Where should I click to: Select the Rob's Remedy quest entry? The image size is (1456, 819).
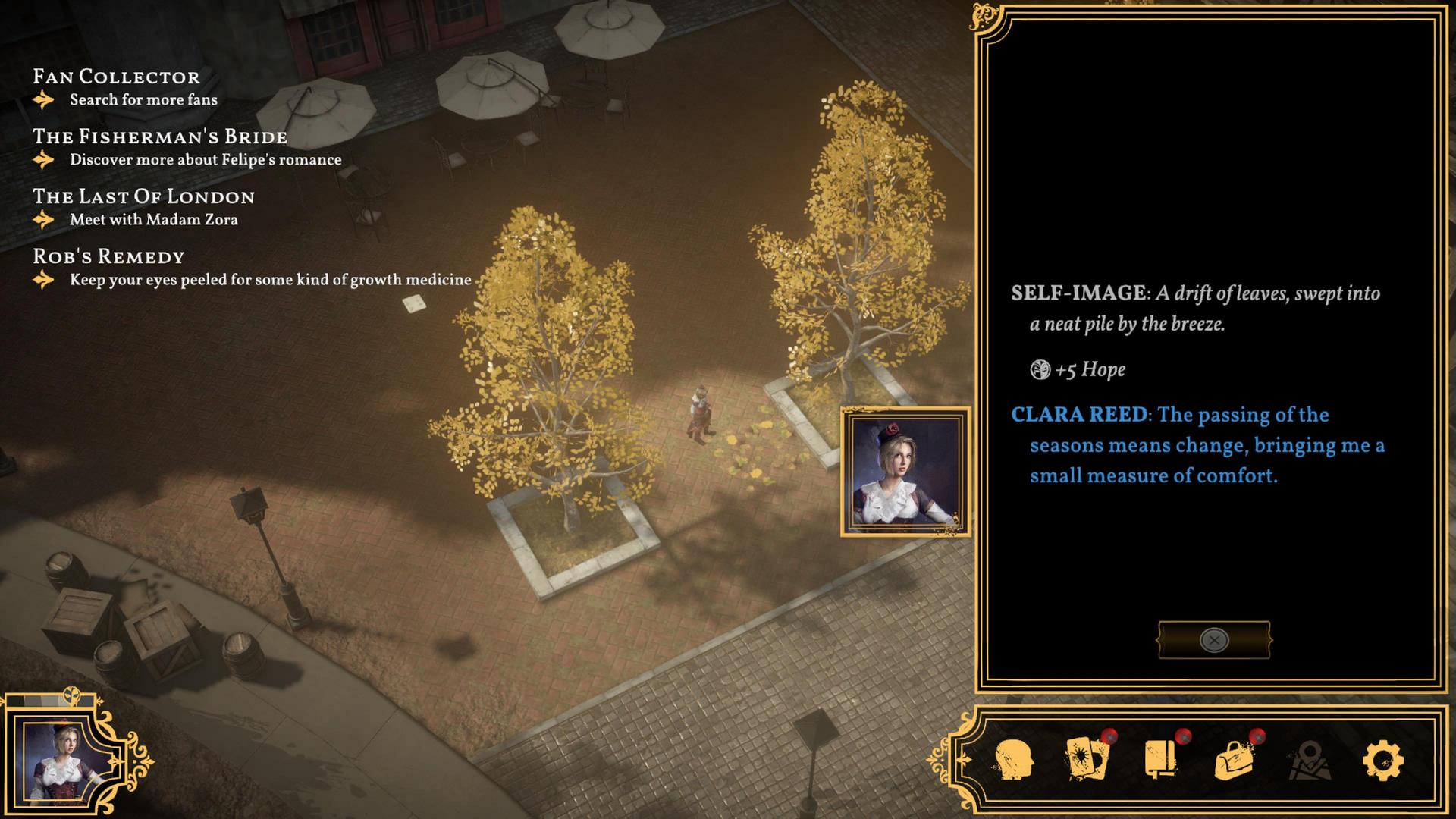(108, 256)
